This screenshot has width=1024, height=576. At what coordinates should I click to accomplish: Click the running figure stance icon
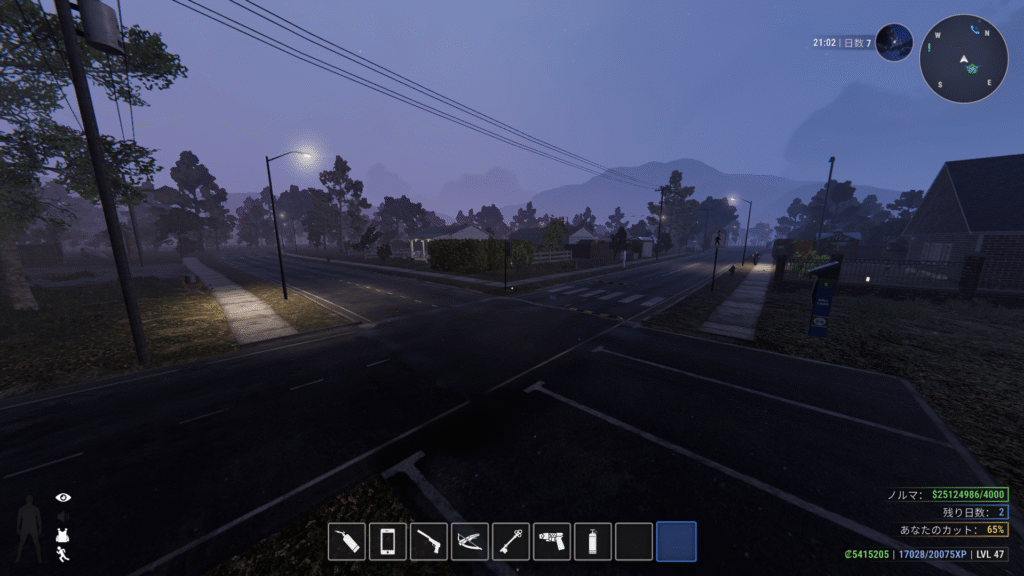[63, 553]
